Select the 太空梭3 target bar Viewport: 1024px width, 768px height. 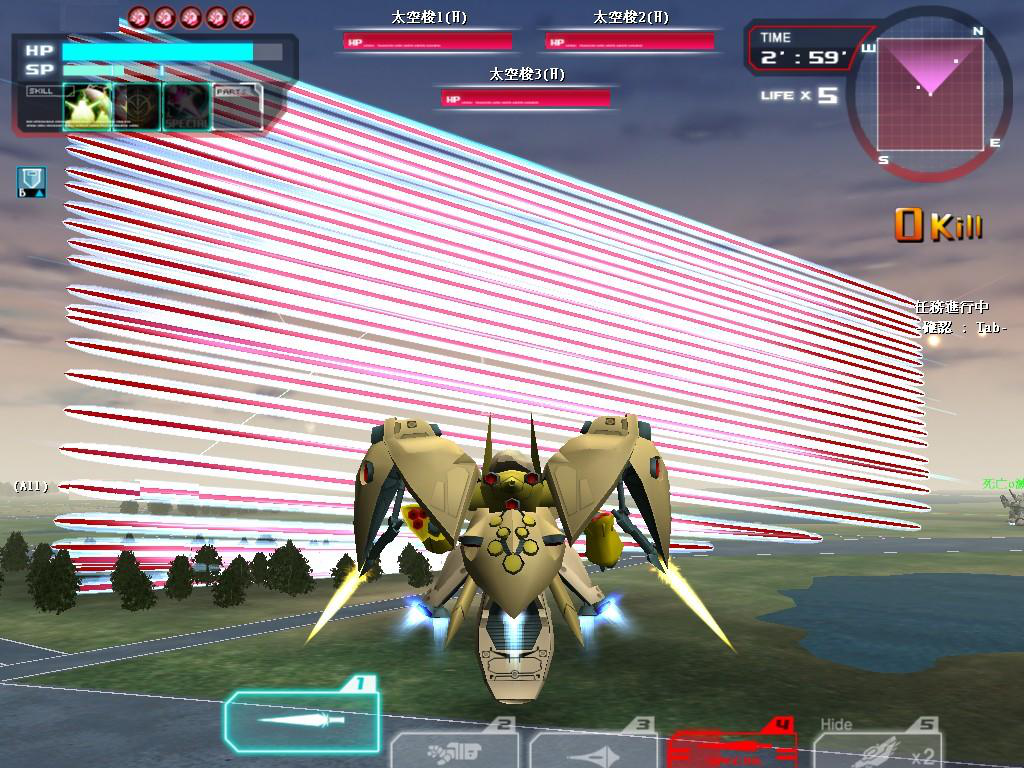527,97
